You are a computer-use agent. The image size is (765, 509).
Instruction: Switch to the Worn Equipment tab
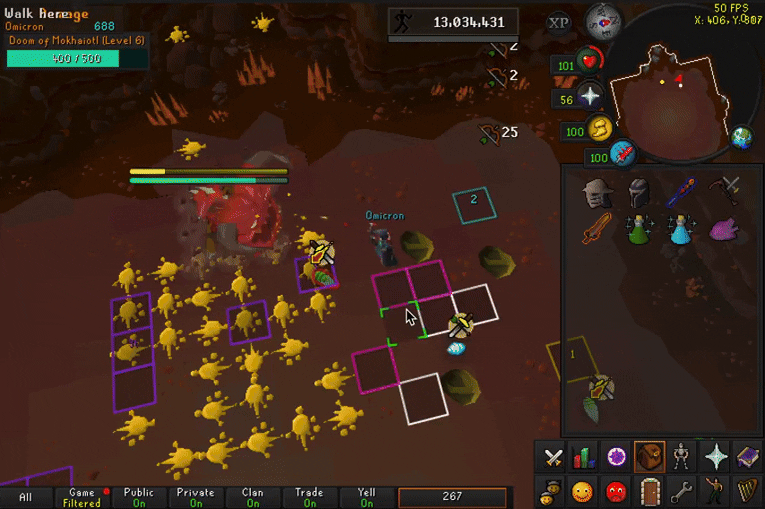coord(682,458)
